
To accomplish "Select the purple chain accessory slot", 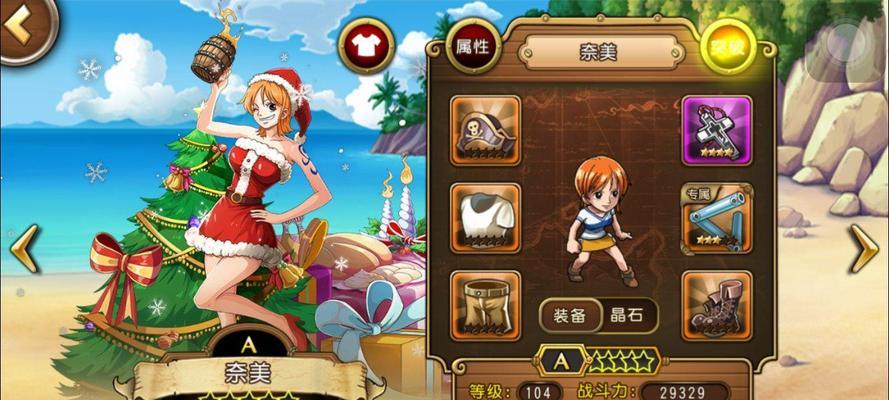I will (716, 130).
